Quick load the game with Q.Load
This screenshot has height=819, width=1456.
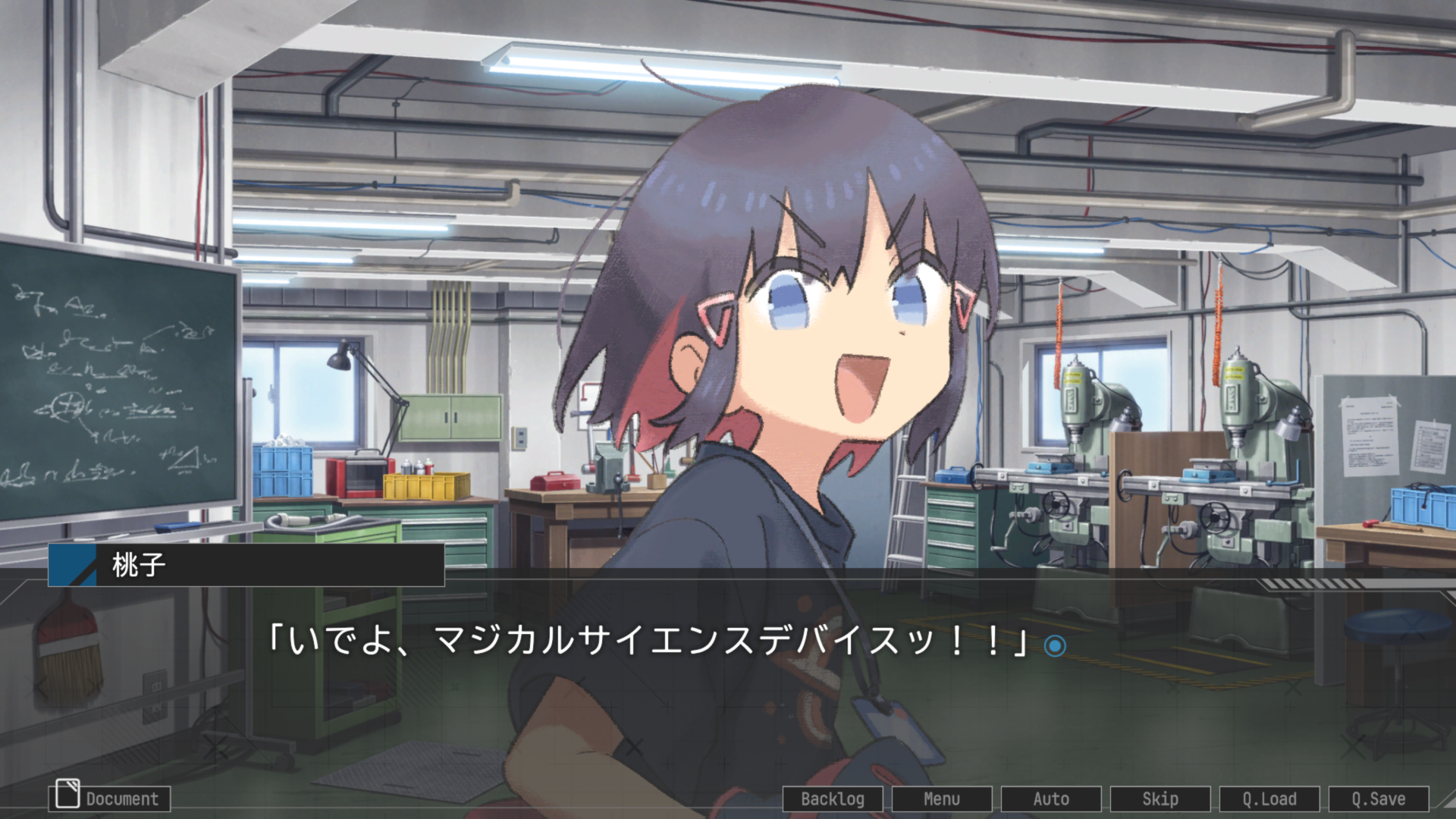coord(1271,799)
